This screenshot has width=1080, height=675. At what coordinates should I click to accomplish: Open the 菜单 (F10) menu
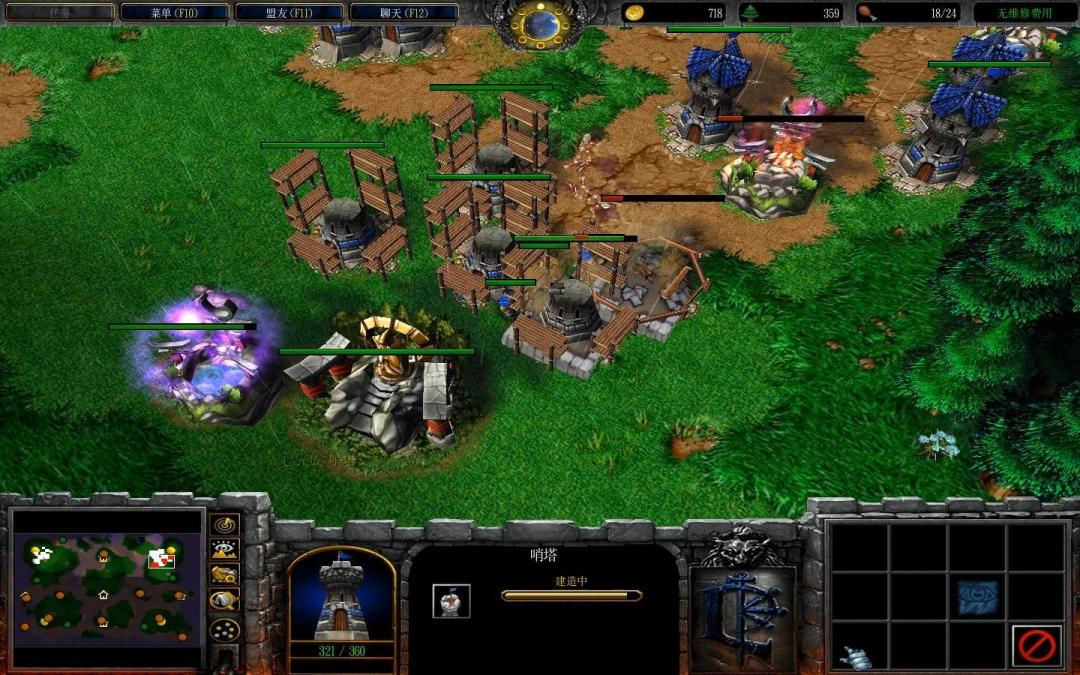pyautogui.click(x=174, y=13)
